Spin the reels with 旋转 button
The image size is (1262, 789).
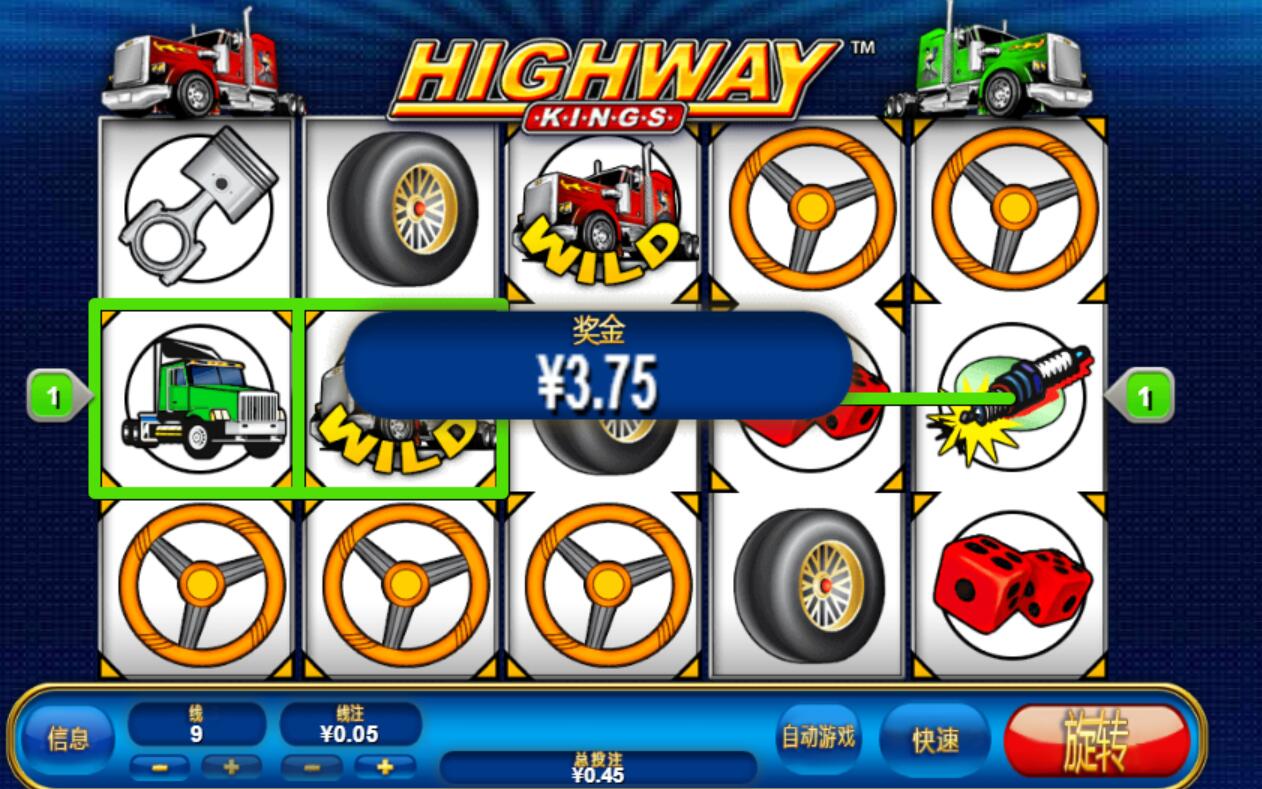[x=1096, y=741]
